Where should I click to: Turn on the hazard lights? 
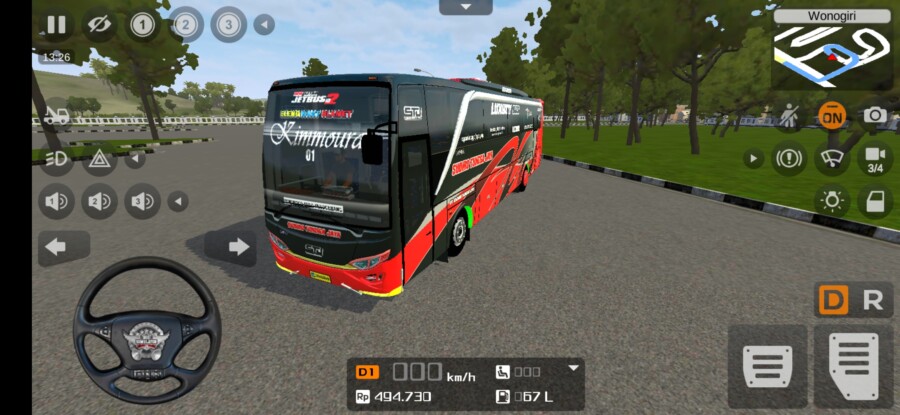[x=99, y=158]
